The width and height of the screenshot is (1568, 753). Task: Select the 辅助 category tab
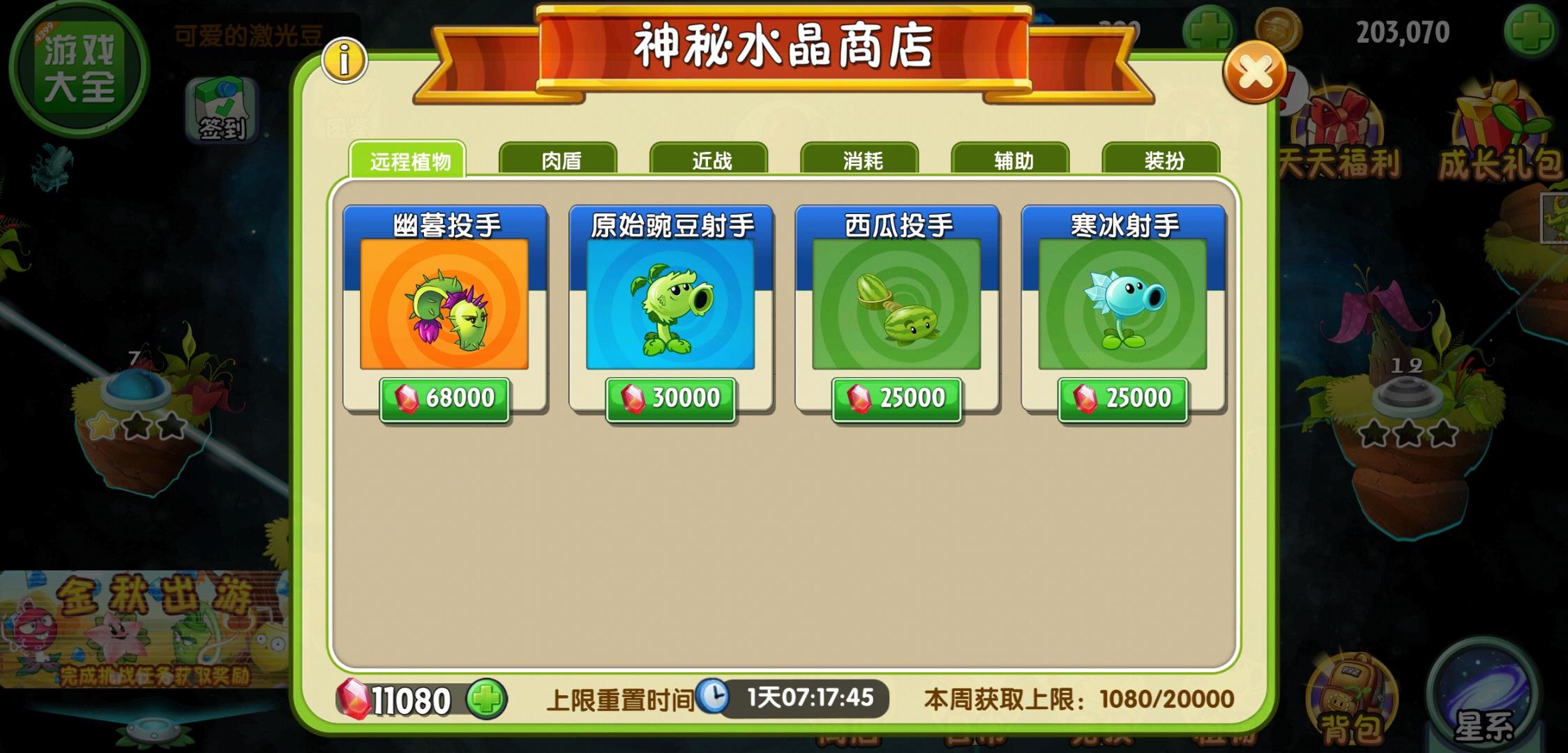(x=1011, y=160)
